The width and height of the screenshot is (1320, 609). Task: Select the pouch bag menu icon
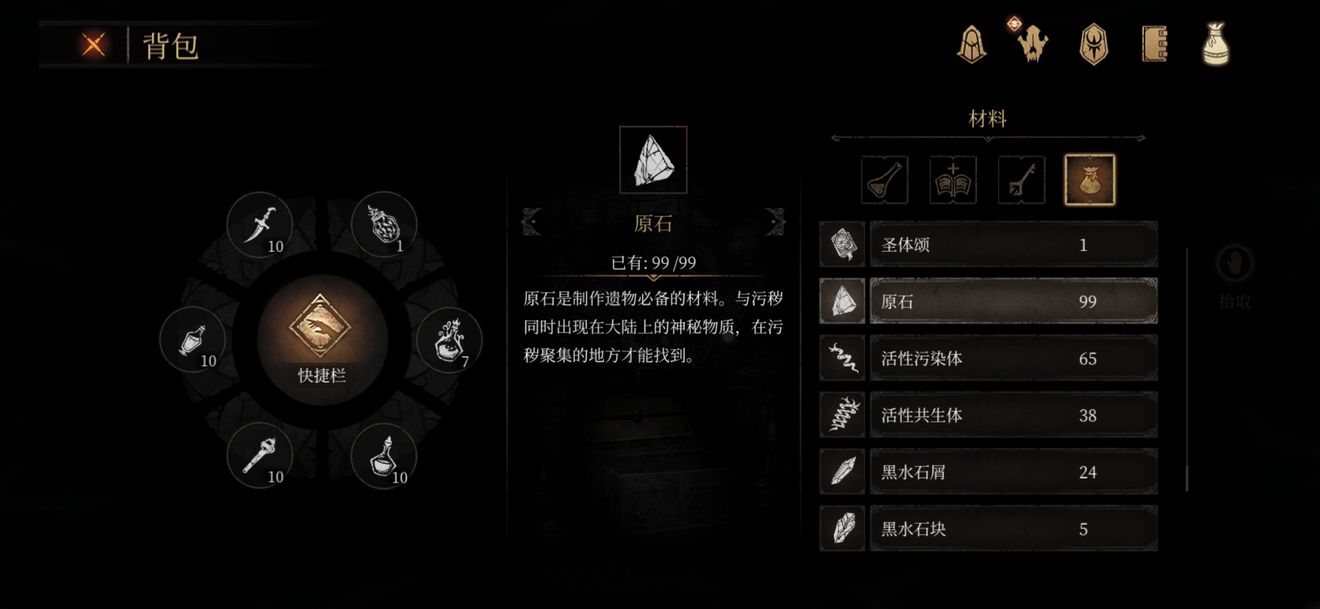pyautogui.click(x=1215, y=44)
